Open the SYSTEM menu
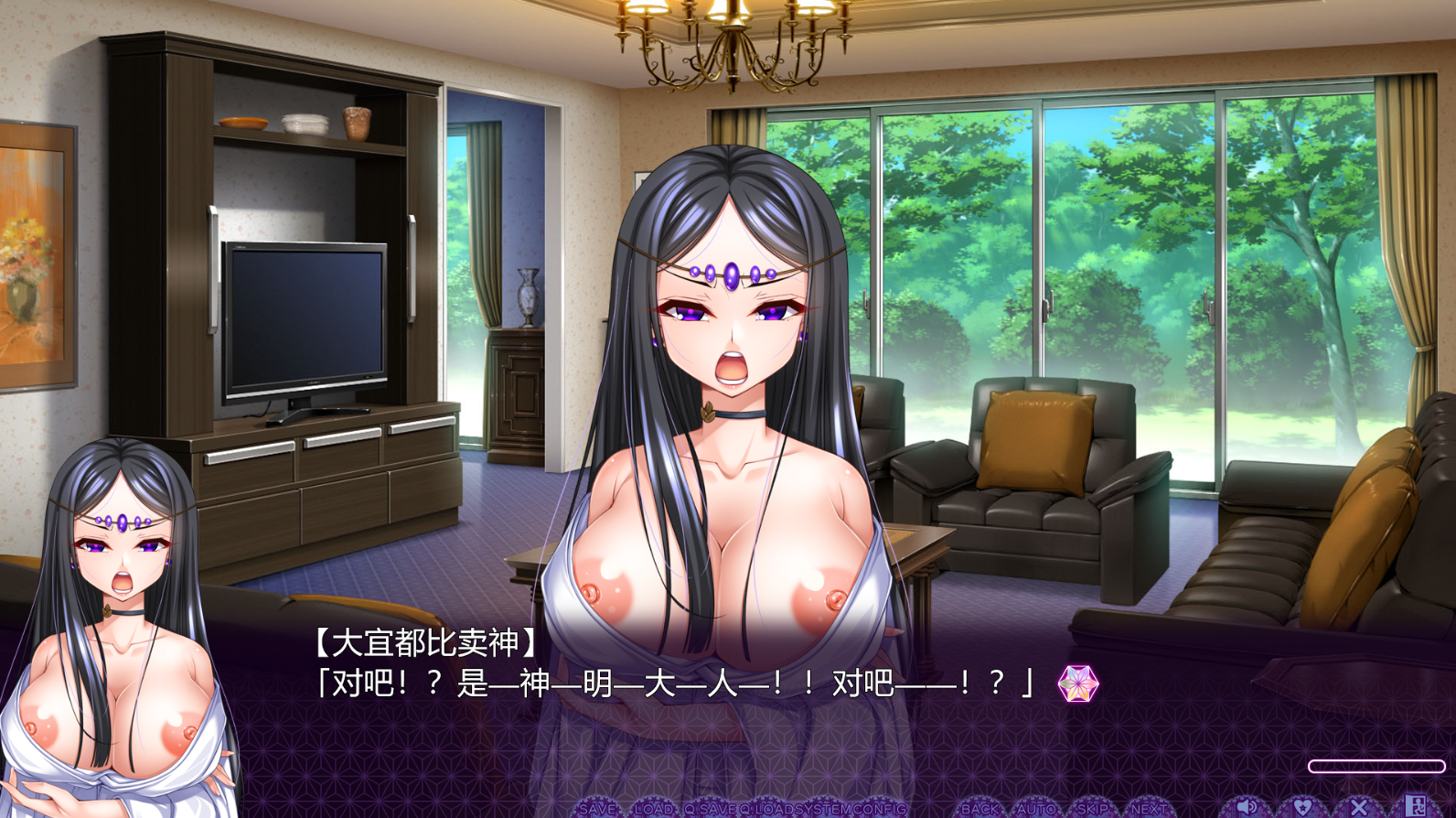This screenshot has width=1456, height=818. [823, 809]
